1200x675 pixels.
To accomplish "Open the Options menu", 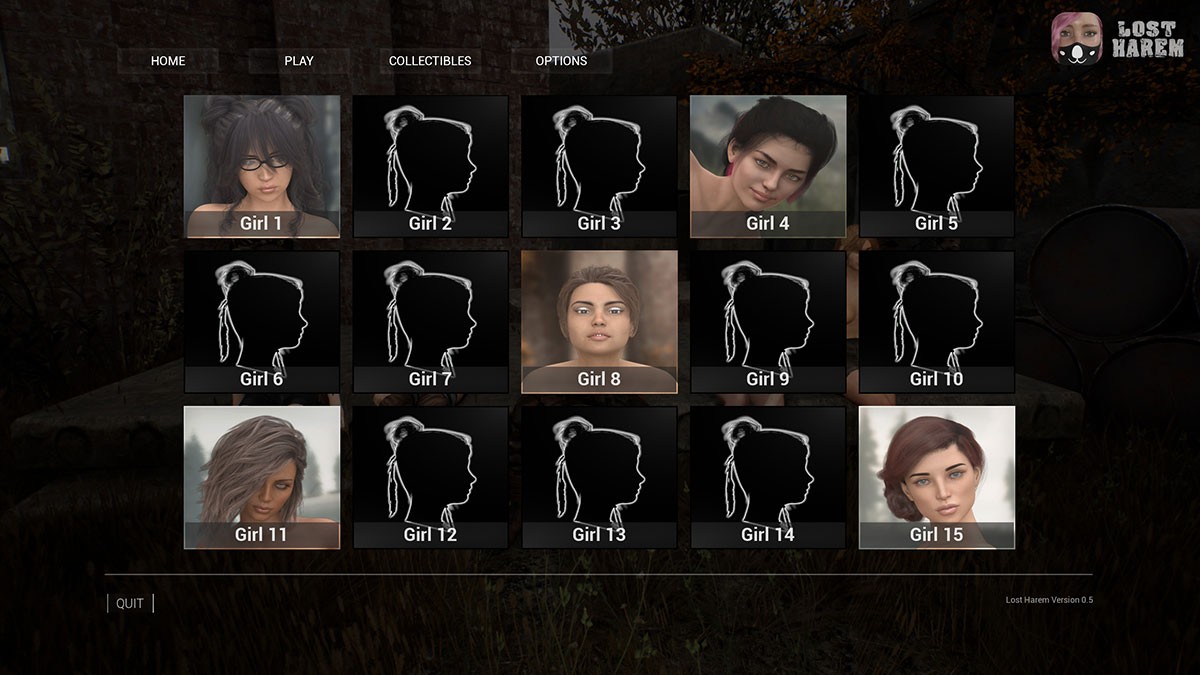I will click(x=561, y=61).
